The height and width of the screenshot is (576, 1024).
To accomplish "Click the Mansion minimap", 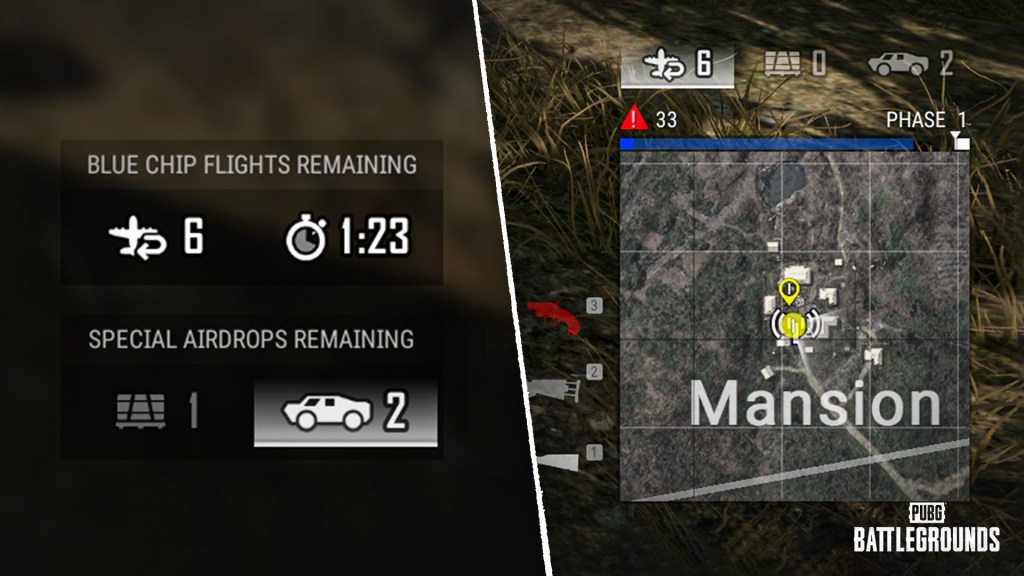I will (x=794, y=330).
